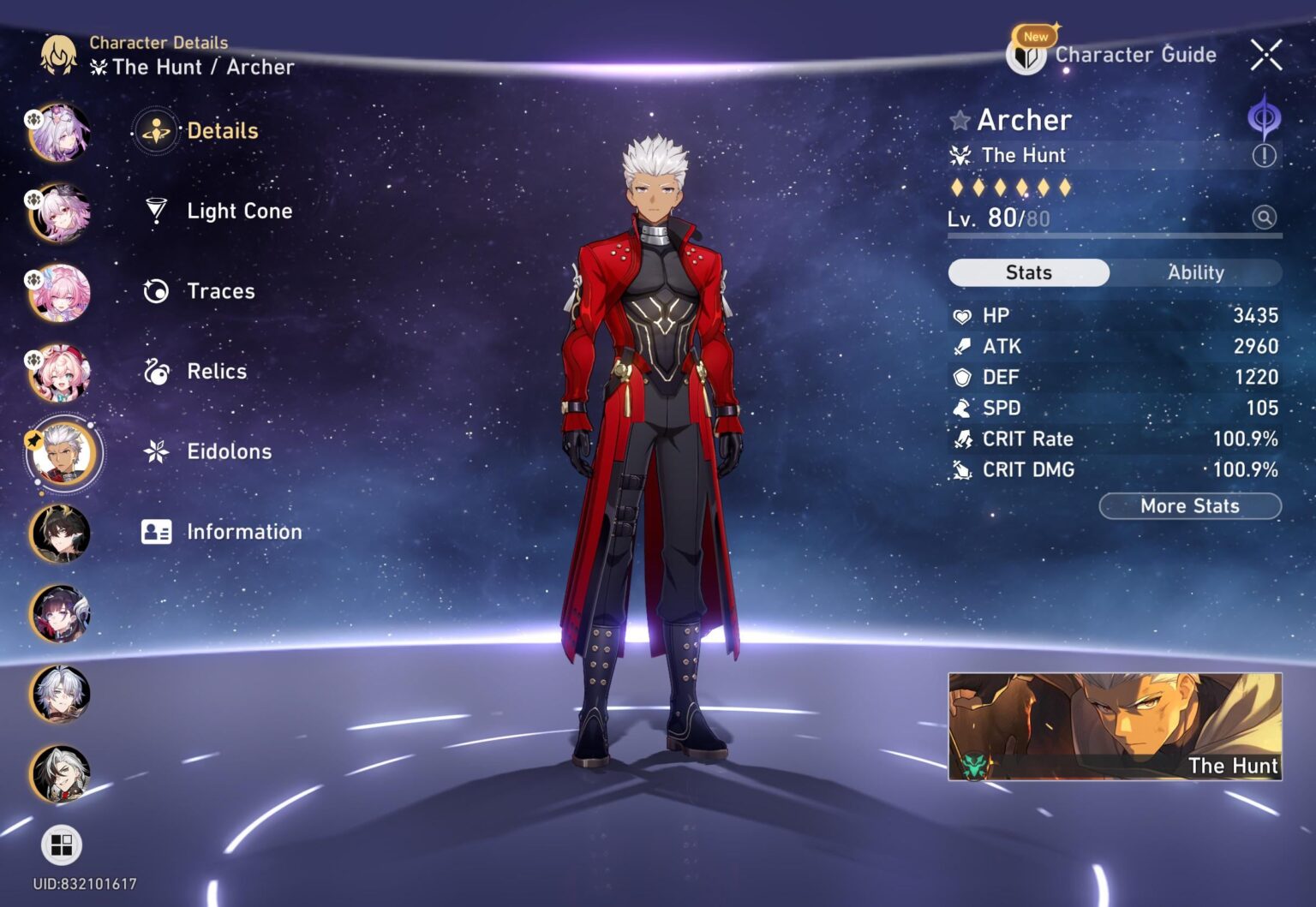Viewport: 1316px width, 907px height.
Task: Select the white-haired character portrait at bottom
Action: [60, 773]
